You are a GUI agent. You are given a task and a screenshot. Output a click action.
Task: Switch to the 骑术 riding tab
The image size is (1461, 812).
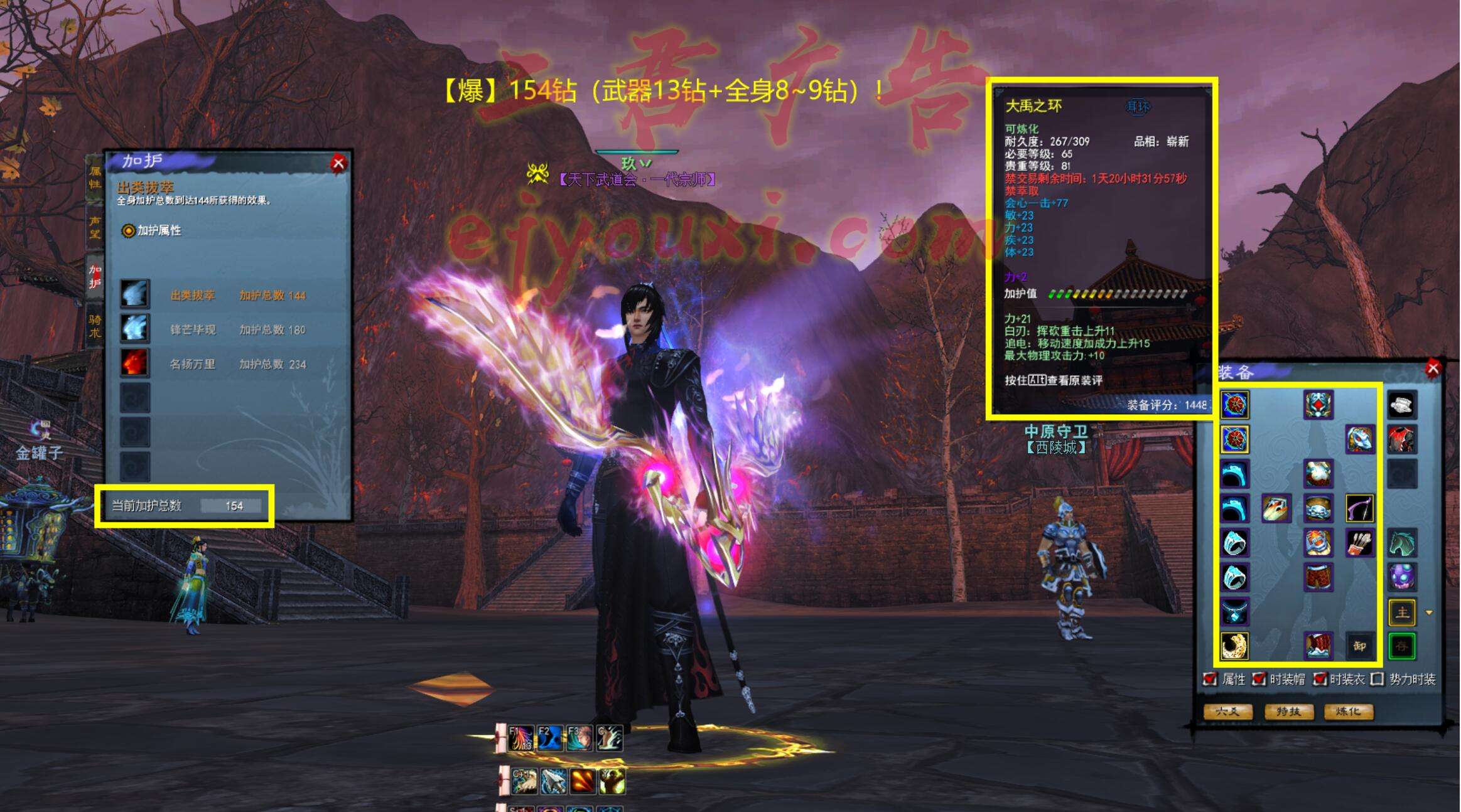[x=95, y=326]
